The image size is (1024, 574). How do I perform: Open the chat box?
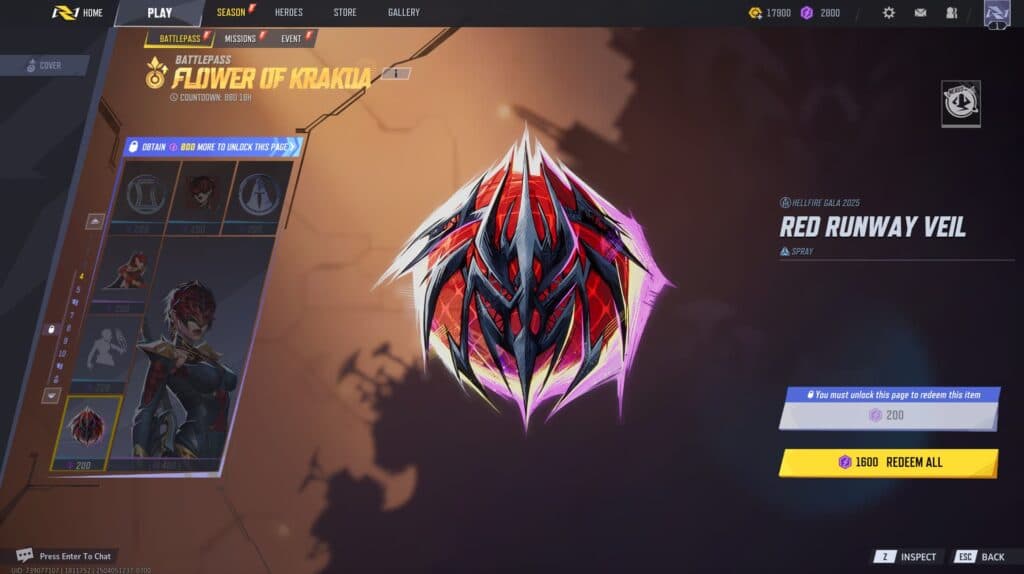tap(64, 555)
